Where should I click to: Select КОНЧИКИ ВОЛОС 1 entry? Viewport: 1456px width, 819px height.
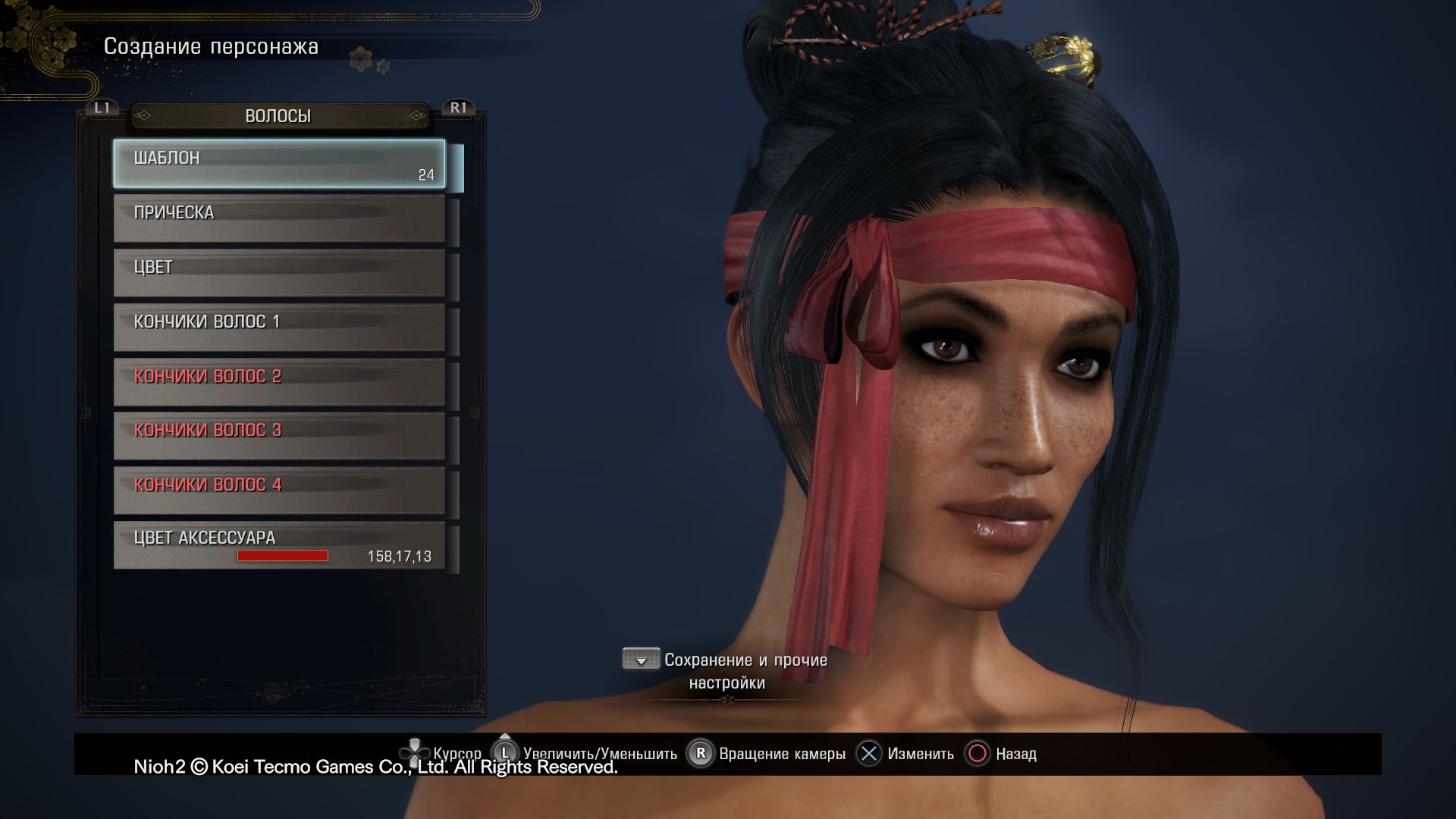coord(279,328)
